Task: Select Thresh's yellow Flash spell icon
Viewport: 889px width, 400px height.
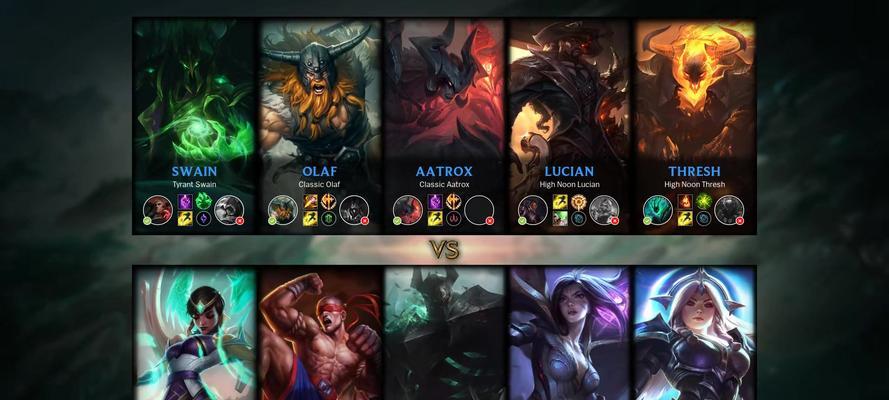Action: [685, 218]
